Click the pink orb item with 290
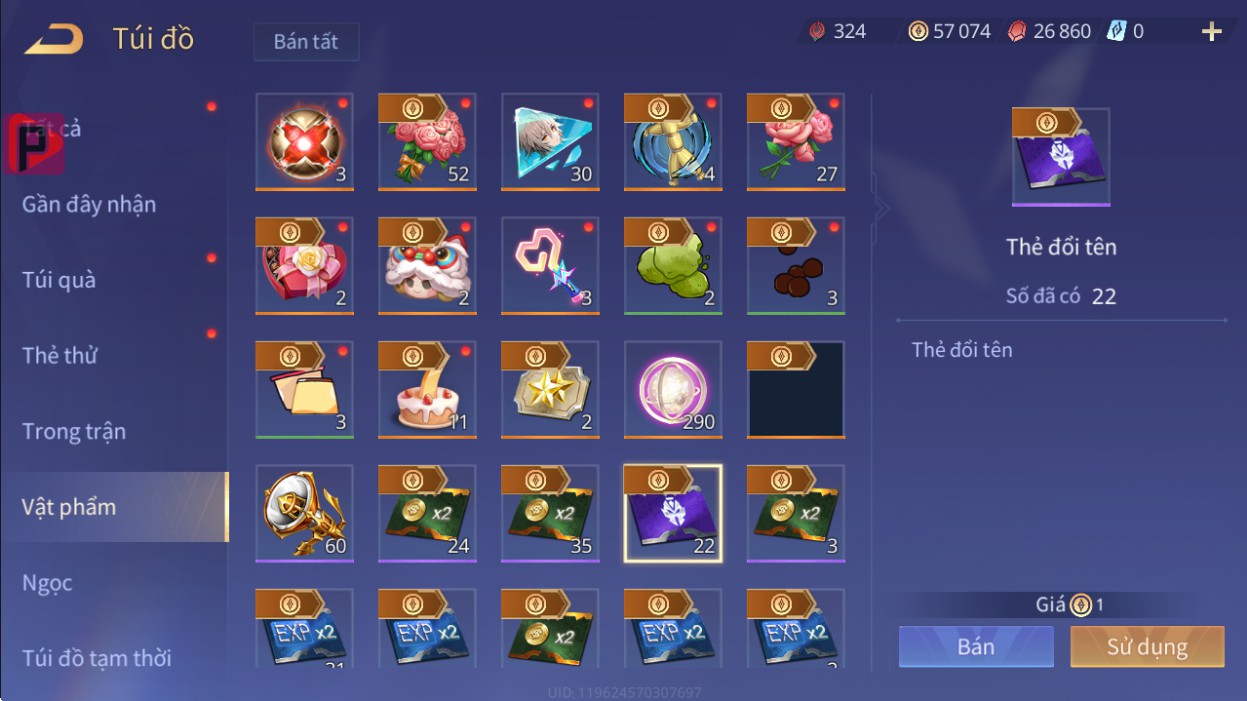 [x=673, y=390]
